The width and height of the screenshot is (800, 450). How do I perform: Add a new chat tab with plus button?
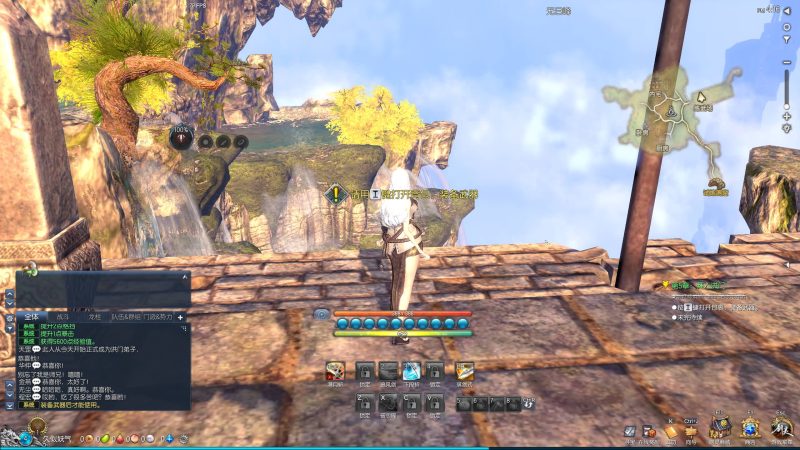181,316
